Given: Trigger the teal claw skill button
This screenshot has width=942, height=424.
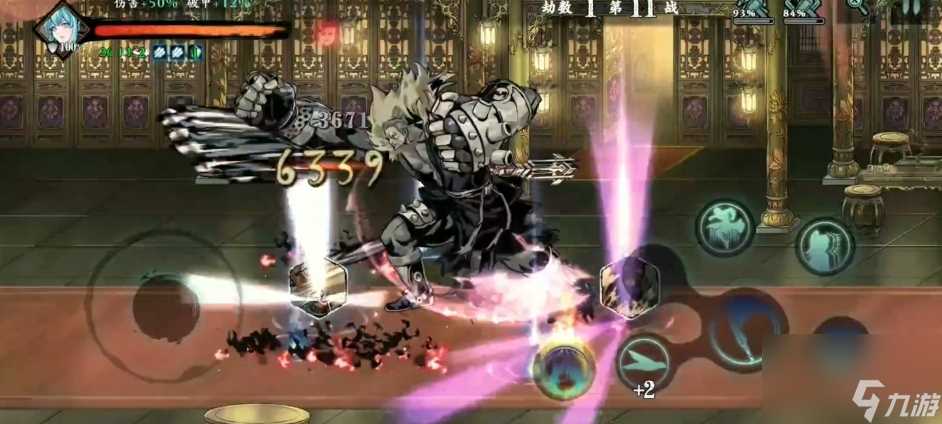Looking at the screenshot, I should [x=824, y=246].
